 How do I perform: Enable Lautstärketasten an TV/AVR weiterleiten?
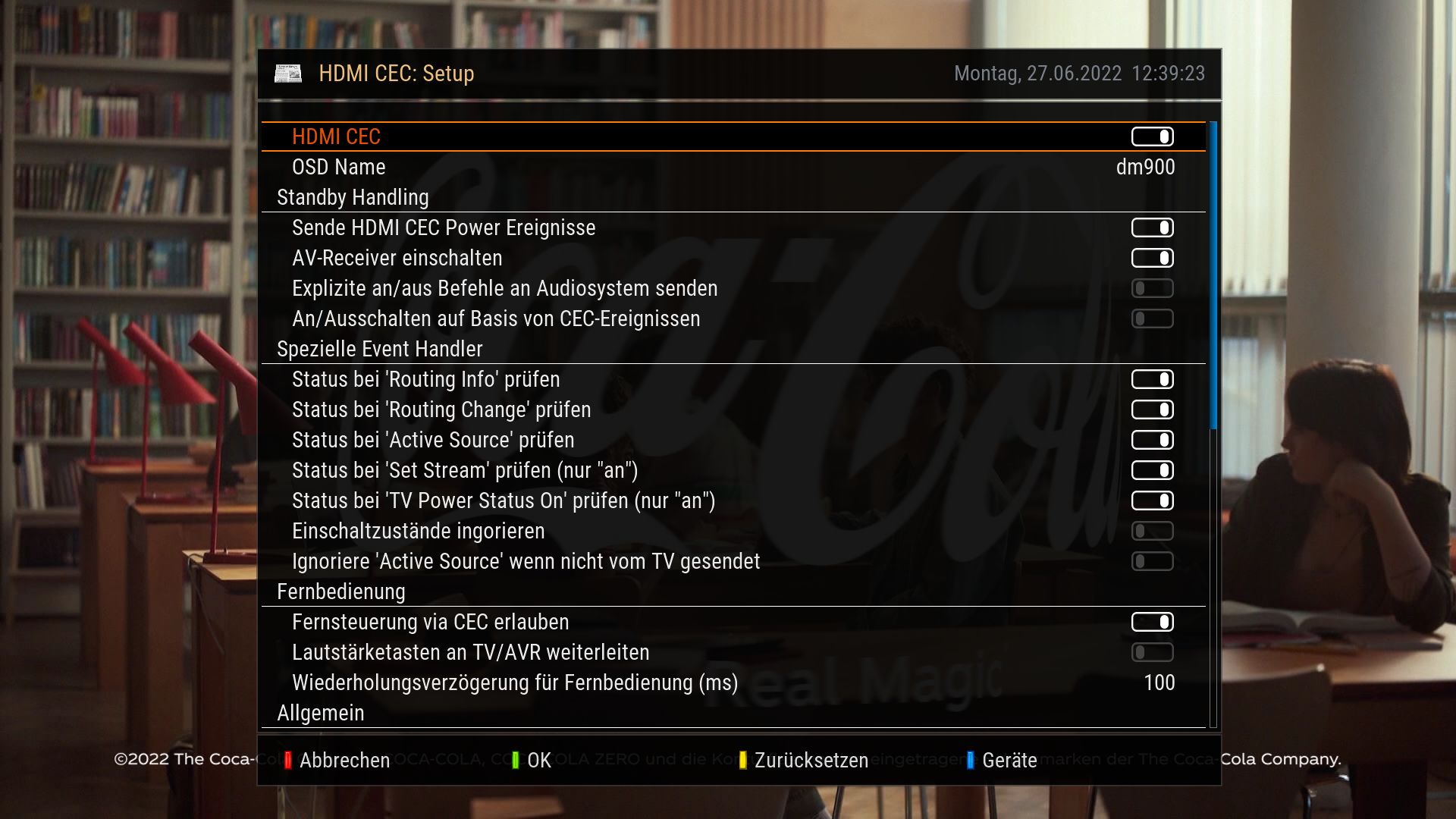(1152, 652)
